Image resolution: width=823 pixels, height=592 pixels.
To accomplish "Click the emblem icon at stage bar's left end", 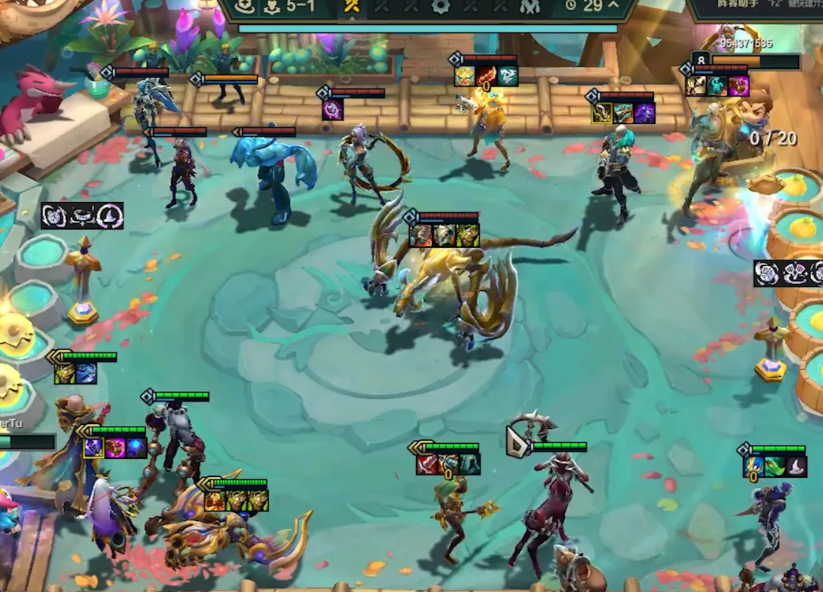I will point(244,7).
